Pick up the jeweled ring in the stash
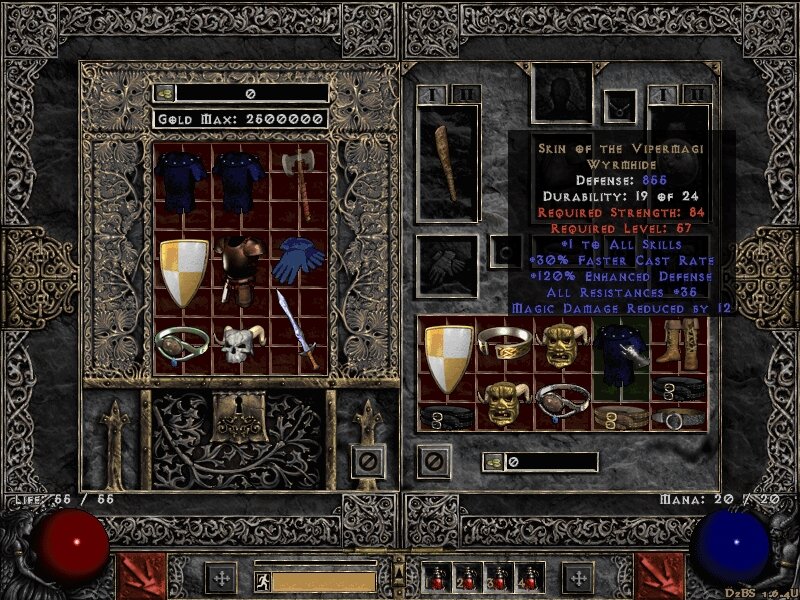 tap(183, 345)
